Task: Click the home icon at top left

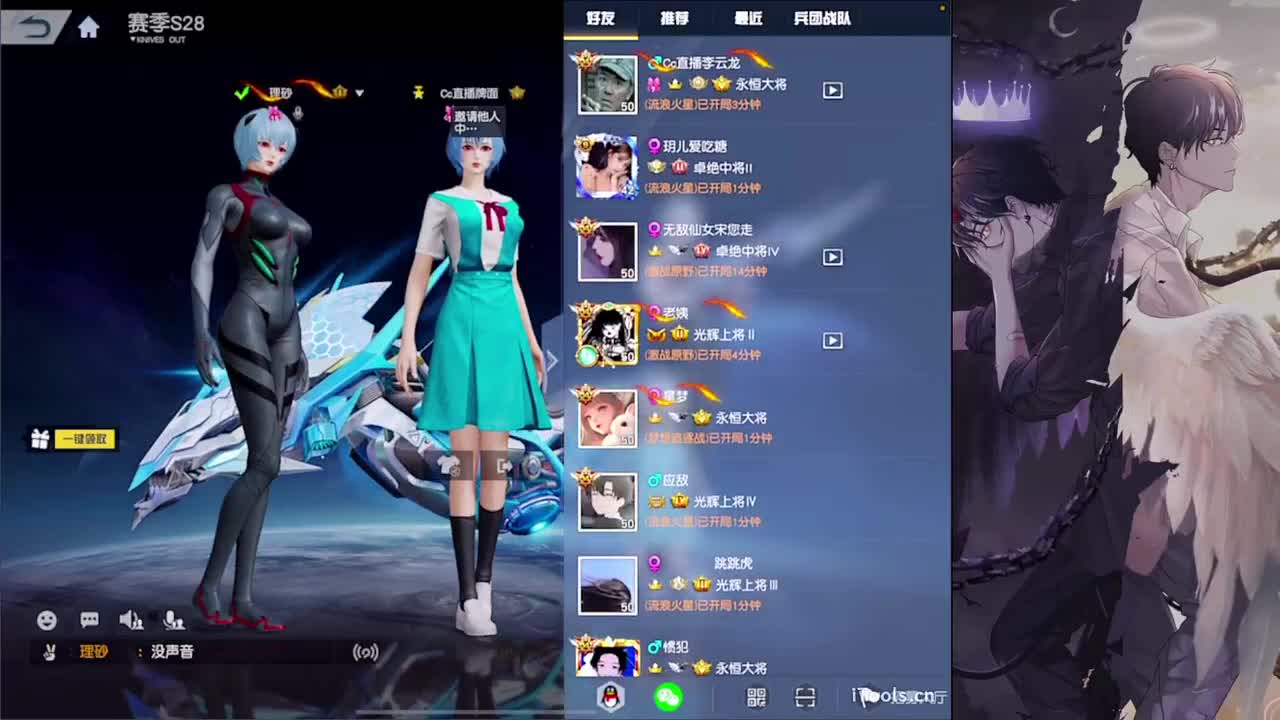Action: pyautogui.click(x=88, y=28)
